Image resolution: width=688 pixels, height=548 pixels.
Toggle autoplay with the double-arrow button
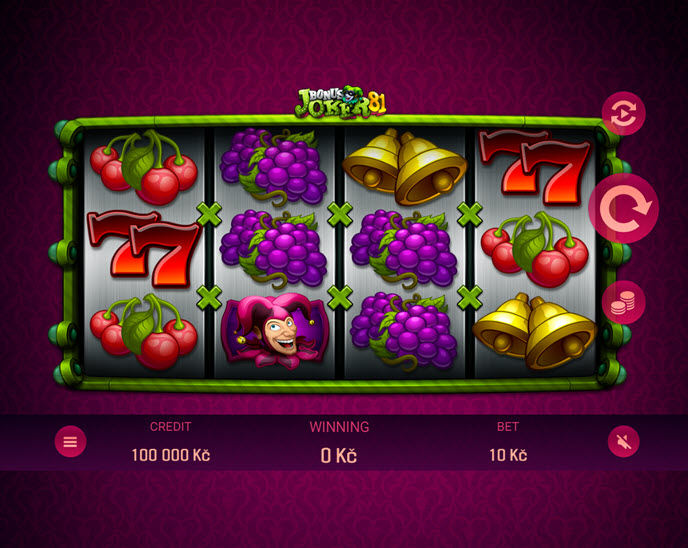click(623, 114)
